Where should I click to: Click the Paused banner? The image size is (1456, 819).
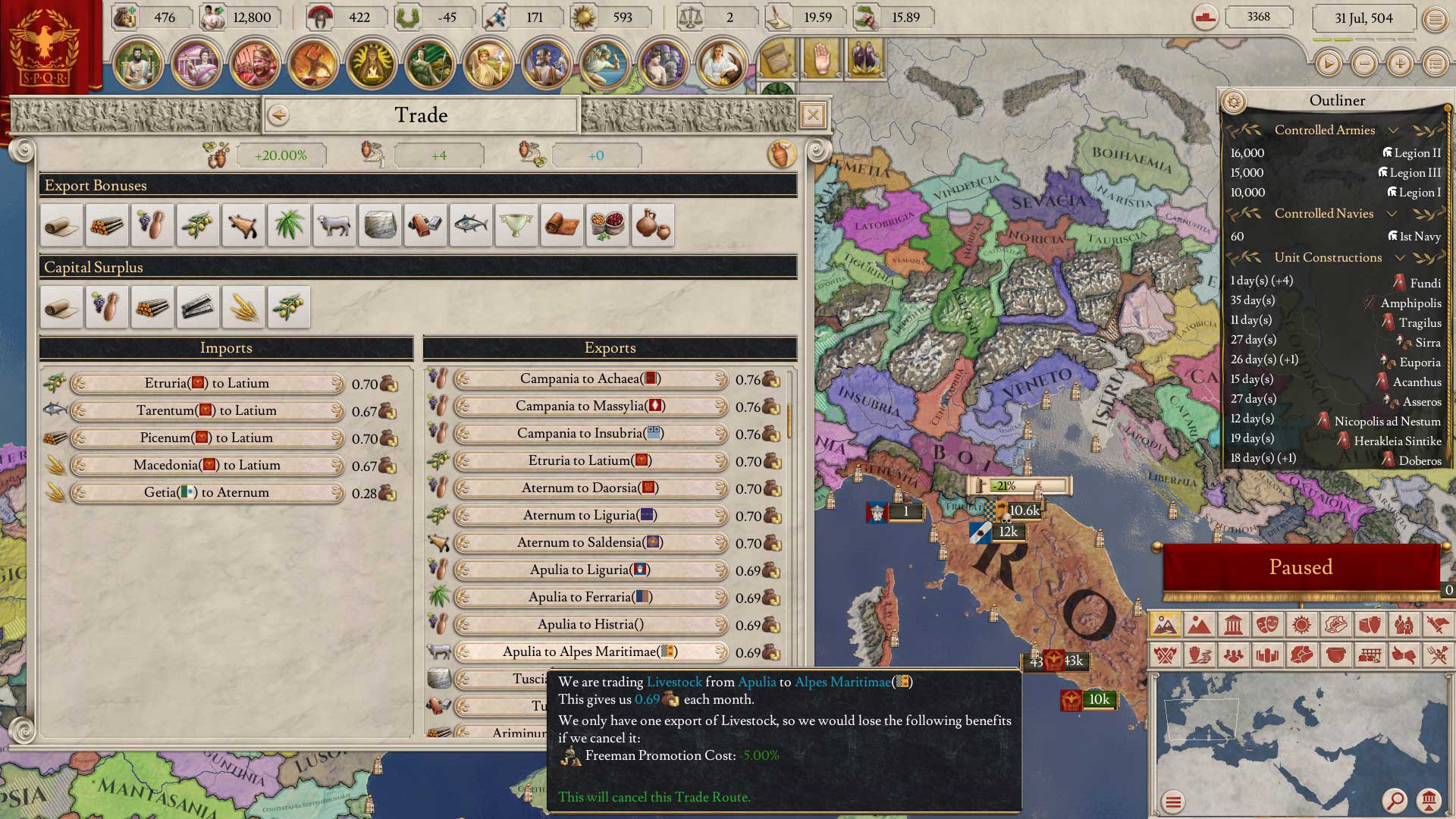click(1301, 567)
